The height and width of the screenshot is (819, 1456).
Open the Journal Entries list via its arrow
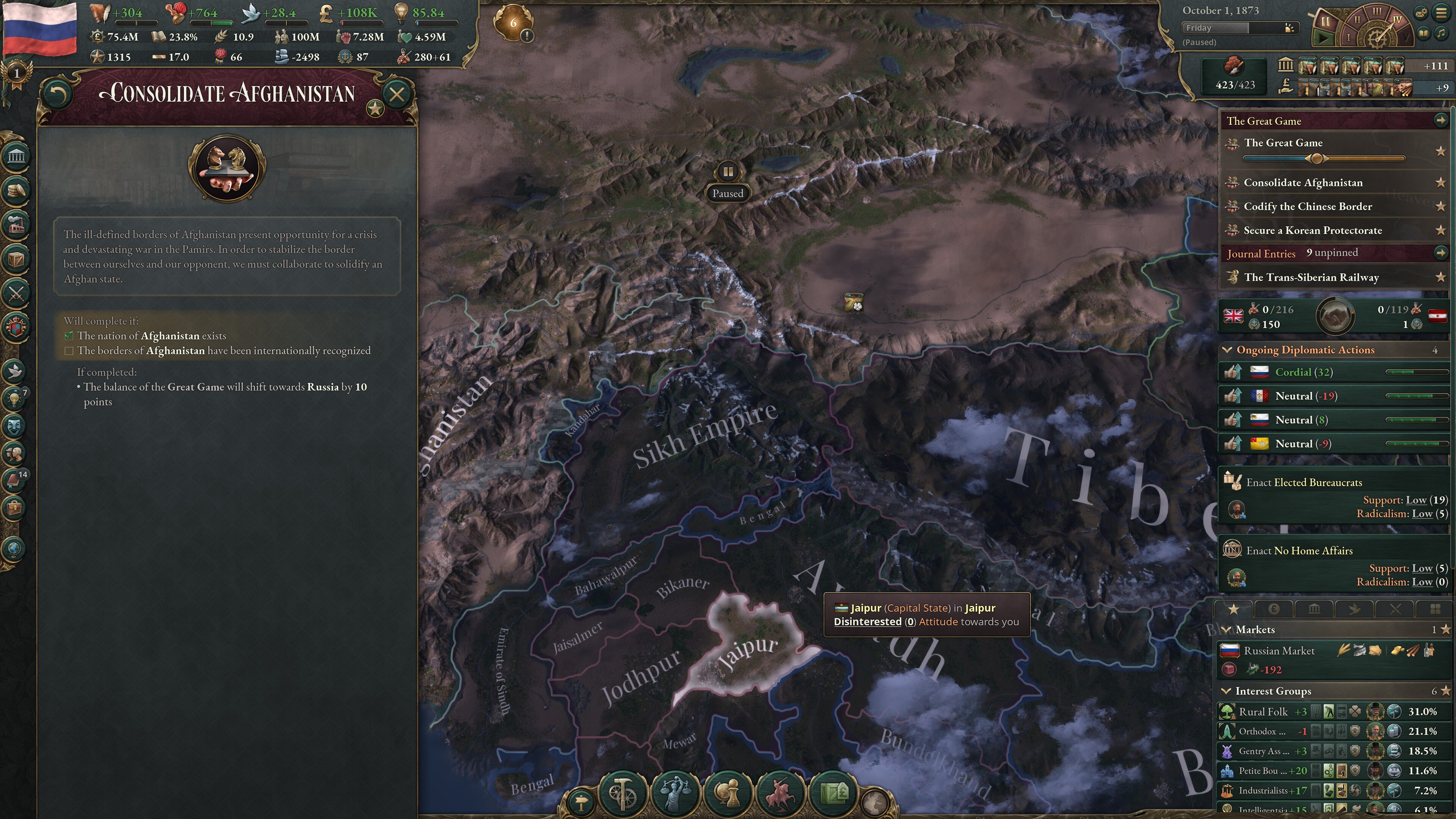(x=1442, y=253)
